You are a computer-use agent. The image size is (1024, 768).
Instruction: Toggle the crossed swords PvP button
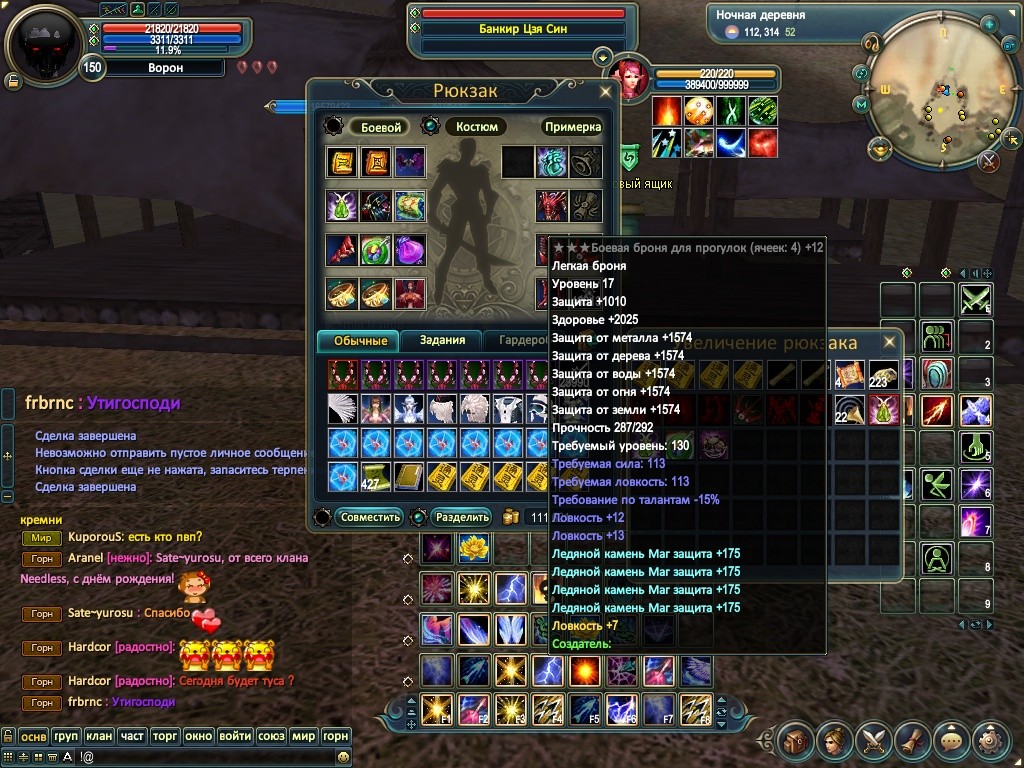click(x=989, y=160)
